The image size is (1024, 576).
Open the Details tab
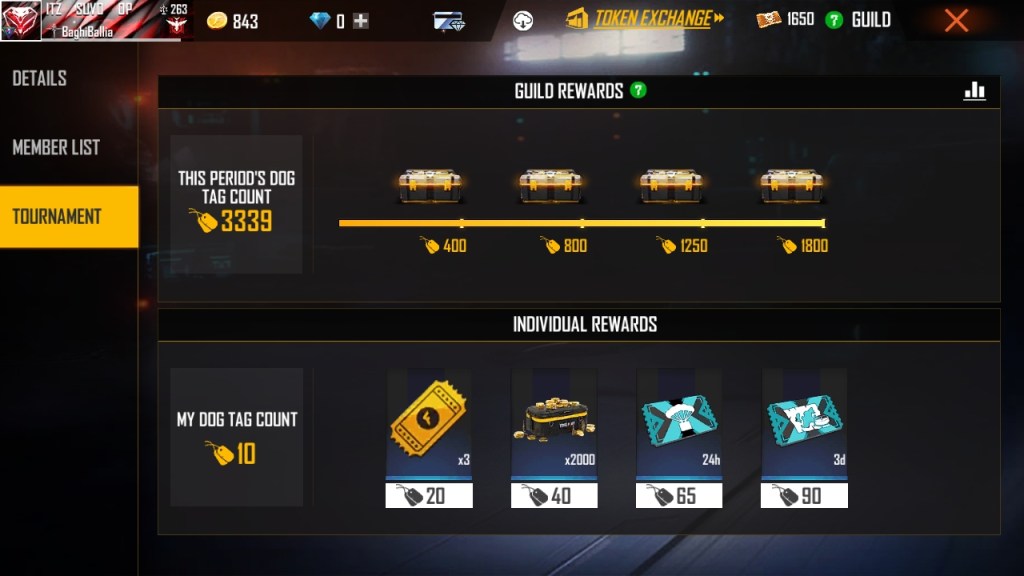(x=40, y=78)
